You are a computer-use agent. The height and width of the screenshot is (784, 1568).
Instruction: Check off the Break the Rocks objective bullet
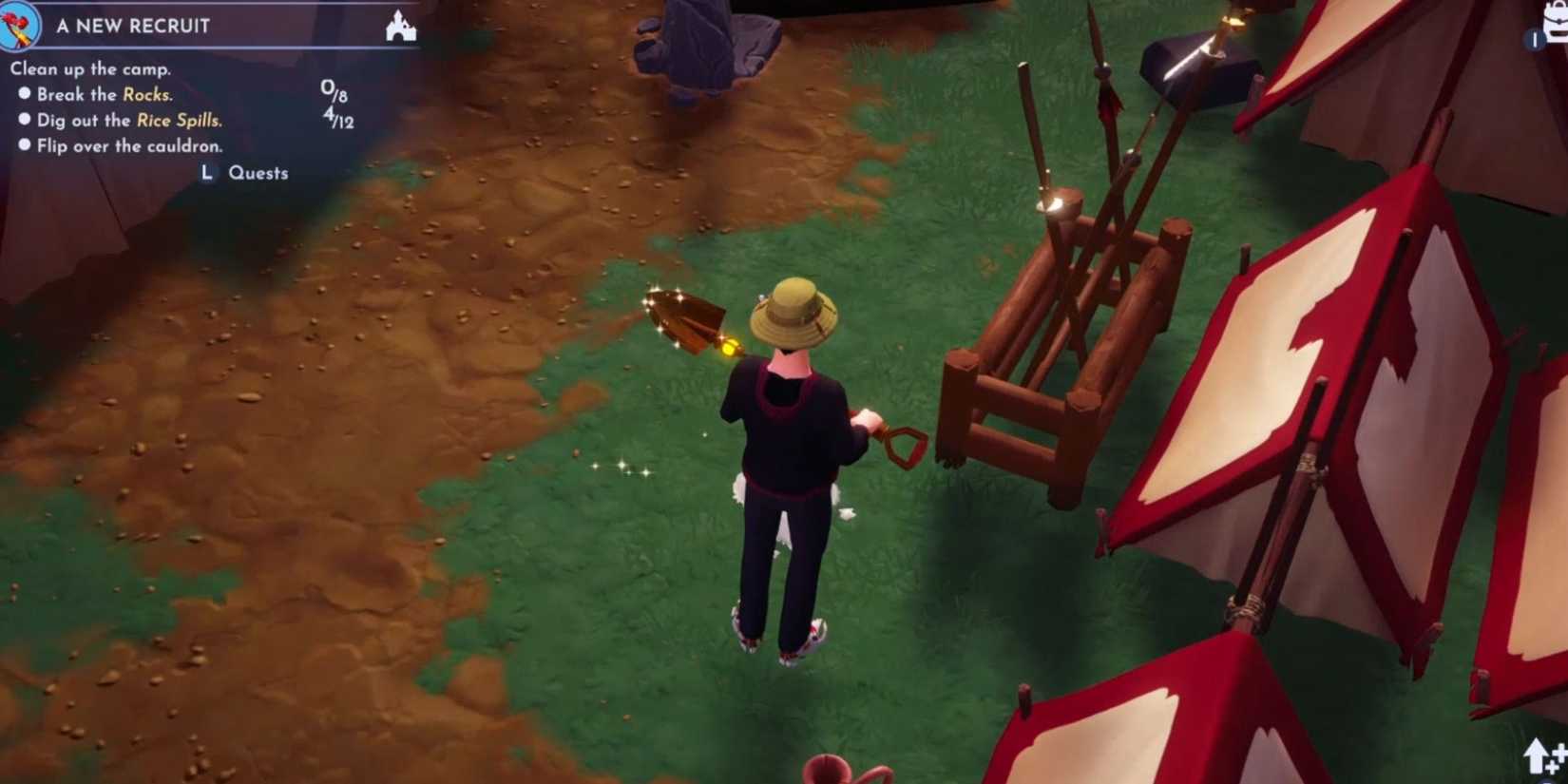click(26, 94)
